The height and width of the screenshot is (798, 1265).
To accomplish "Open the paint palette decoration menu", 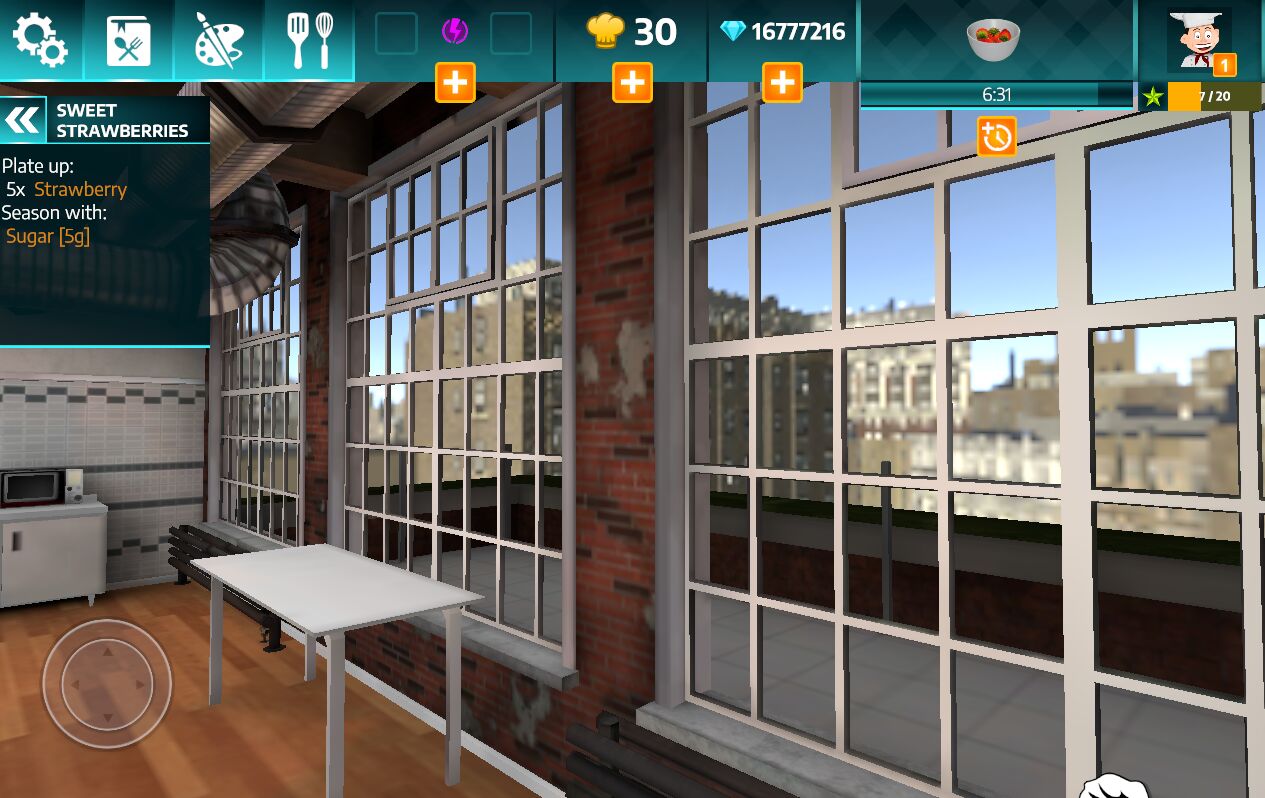I will coord(218,40).
